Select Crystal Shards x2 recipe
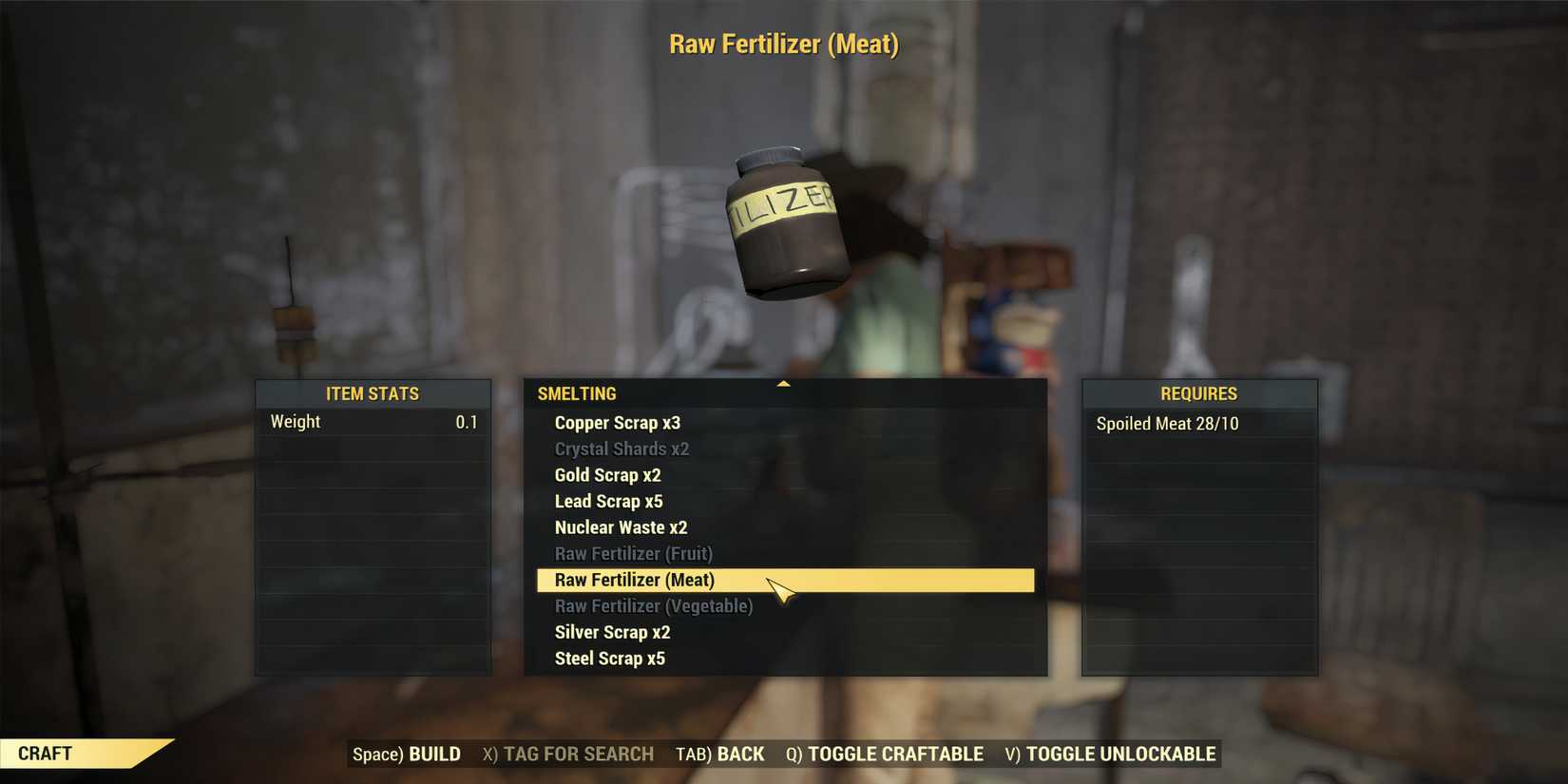The width and height of the screenshot is (1568, 784). tap(621, 449)
